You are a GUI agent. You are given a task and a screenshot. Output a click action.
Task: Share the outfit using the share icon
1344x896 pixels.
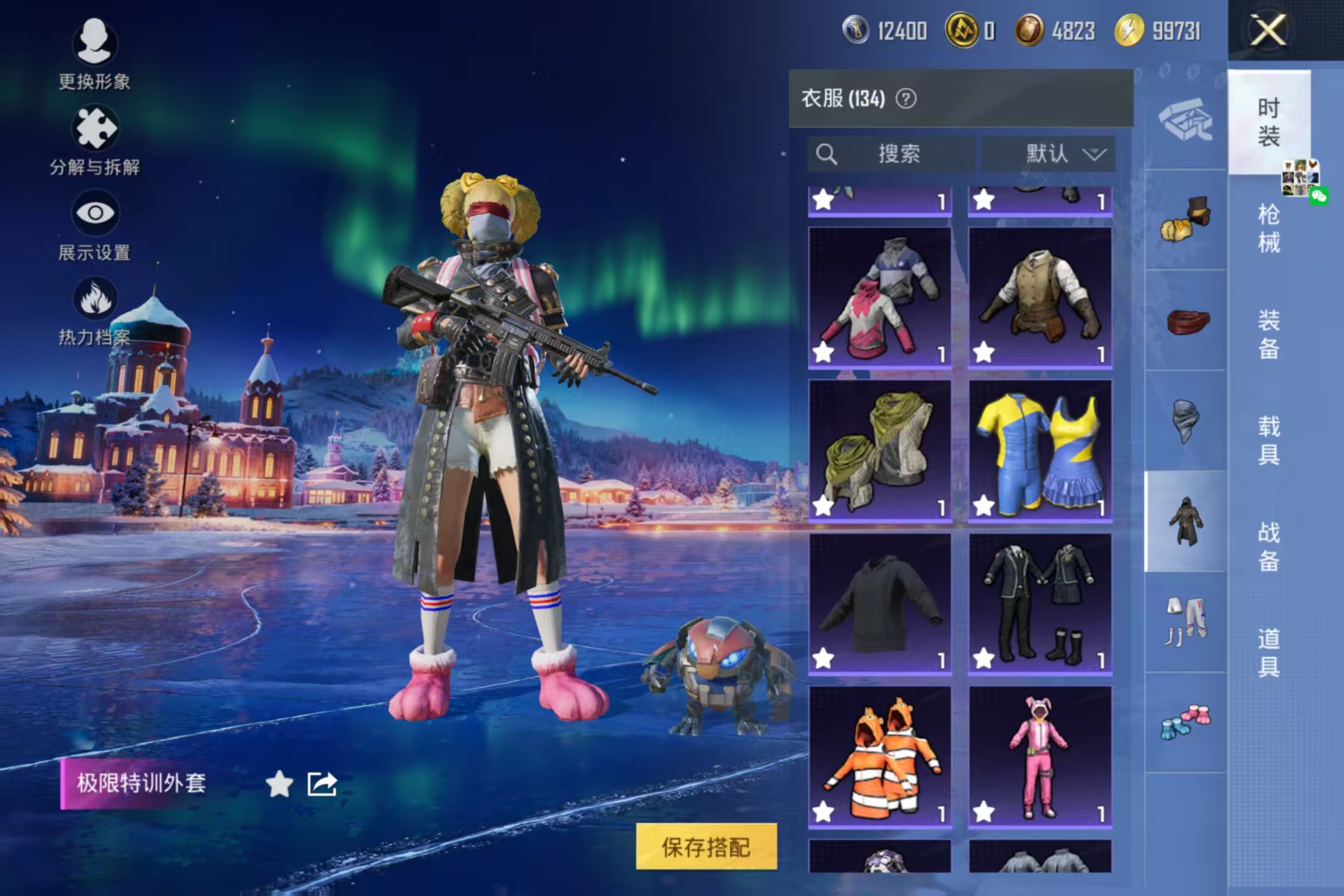(322, 783)
